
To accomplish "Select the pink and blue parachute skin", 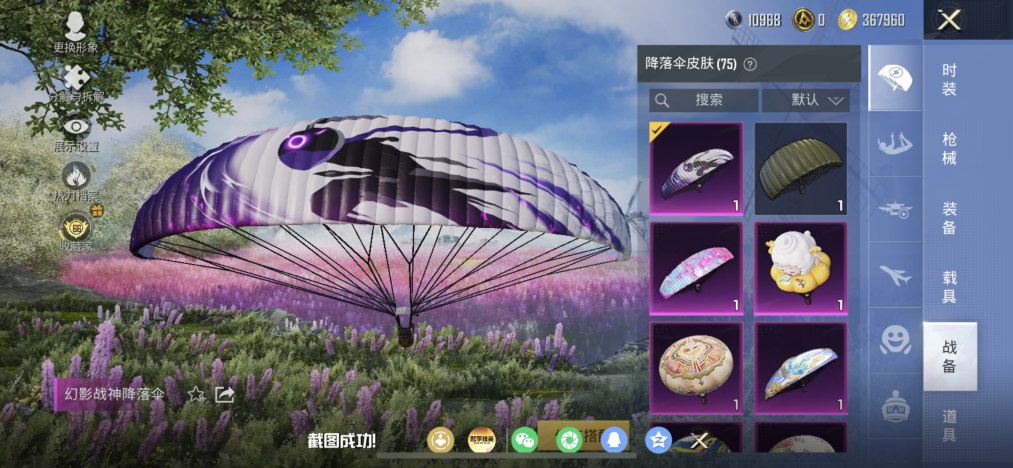I will click(x=696, y=267).
